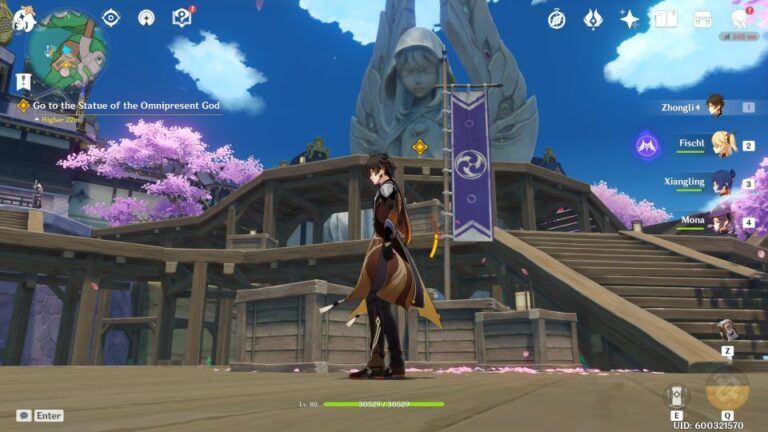Open the character icon with red alert
The width and height of the screenshot is (768, 432).
pos(739,19)
